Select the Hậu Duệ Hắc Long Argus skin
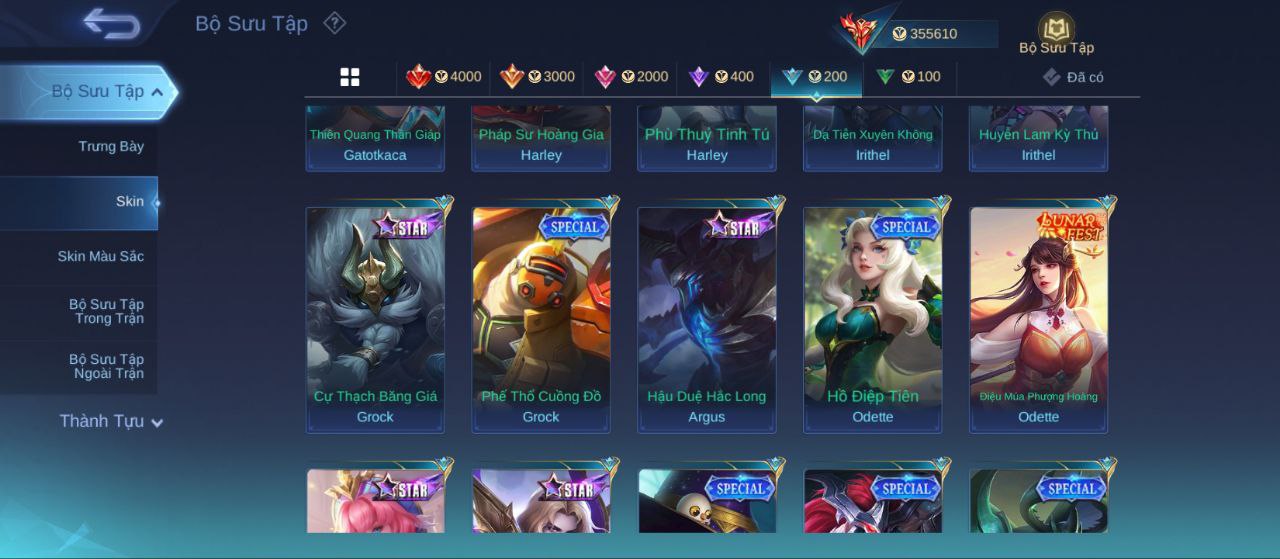Screen dimensions: 1280x559 coord(707,319)
